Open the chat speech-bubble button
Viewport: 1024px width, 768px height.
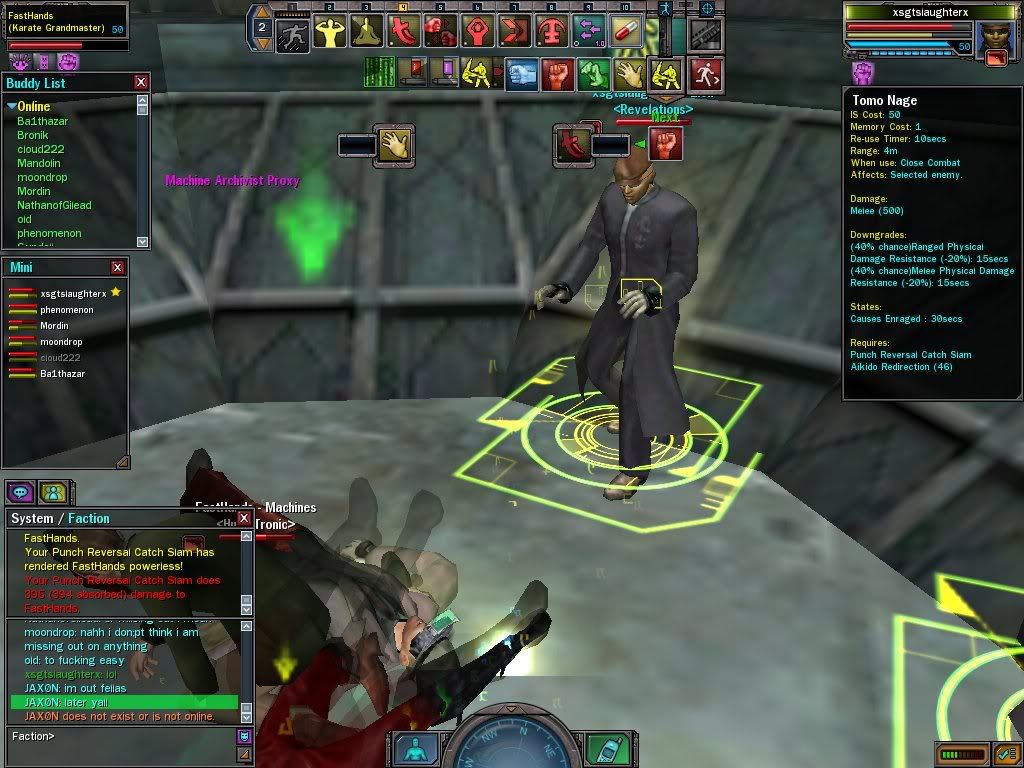click(x=22, y=492)
